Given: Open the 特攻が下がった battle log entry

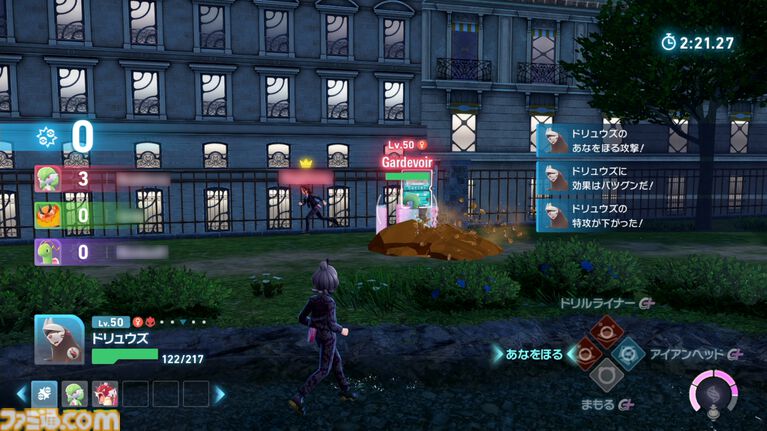Looking at the screenshot, I should coord(600,215).
